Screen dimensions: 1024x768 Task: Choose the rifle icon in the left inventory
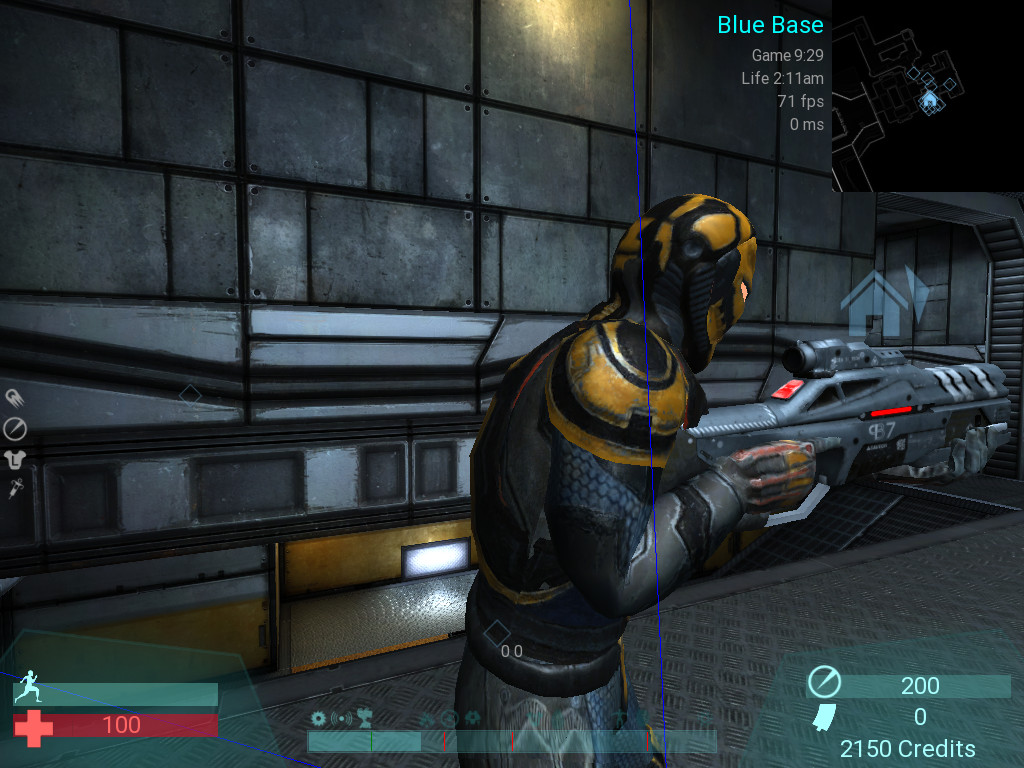click(x=15, y=429)
